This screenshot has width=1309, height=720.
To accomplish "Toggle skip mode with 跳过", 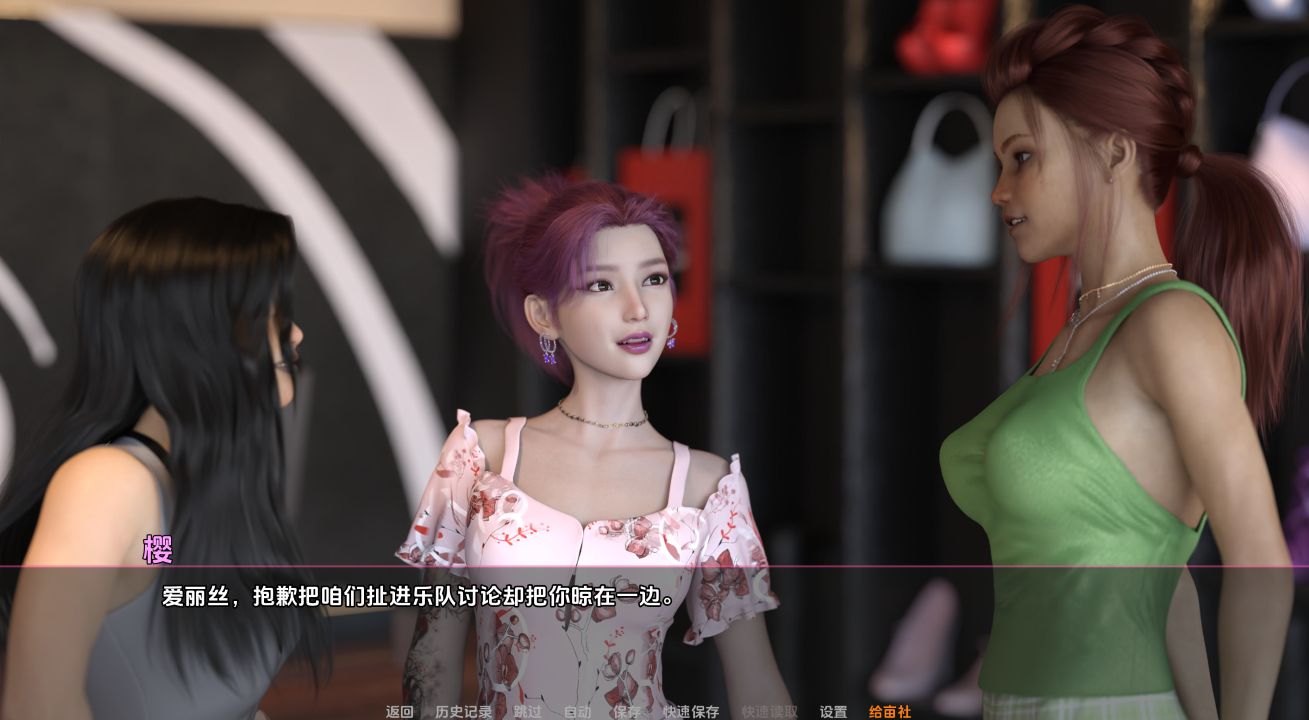I will click(x=525, y=712).
